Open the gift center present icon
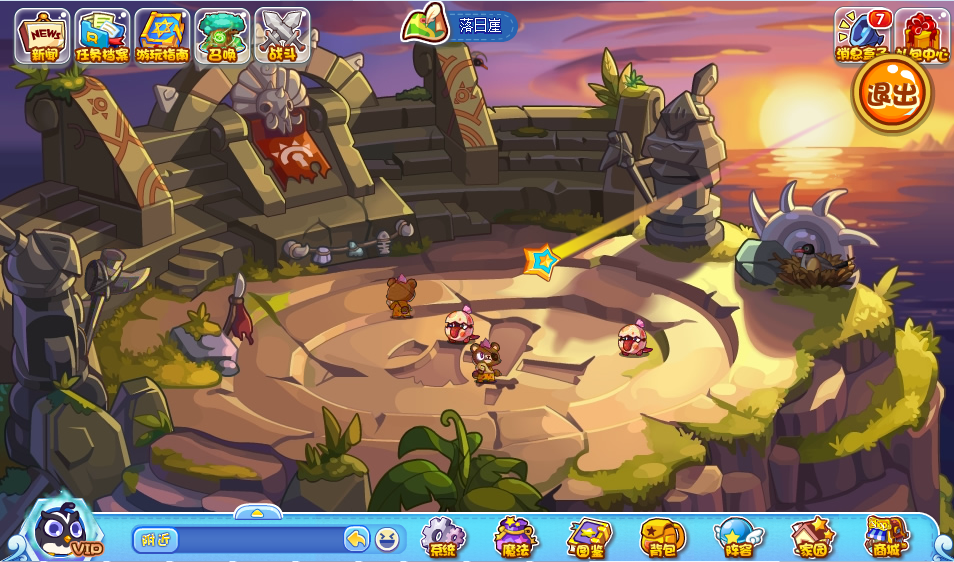The image size is (954, 562). 922,35
